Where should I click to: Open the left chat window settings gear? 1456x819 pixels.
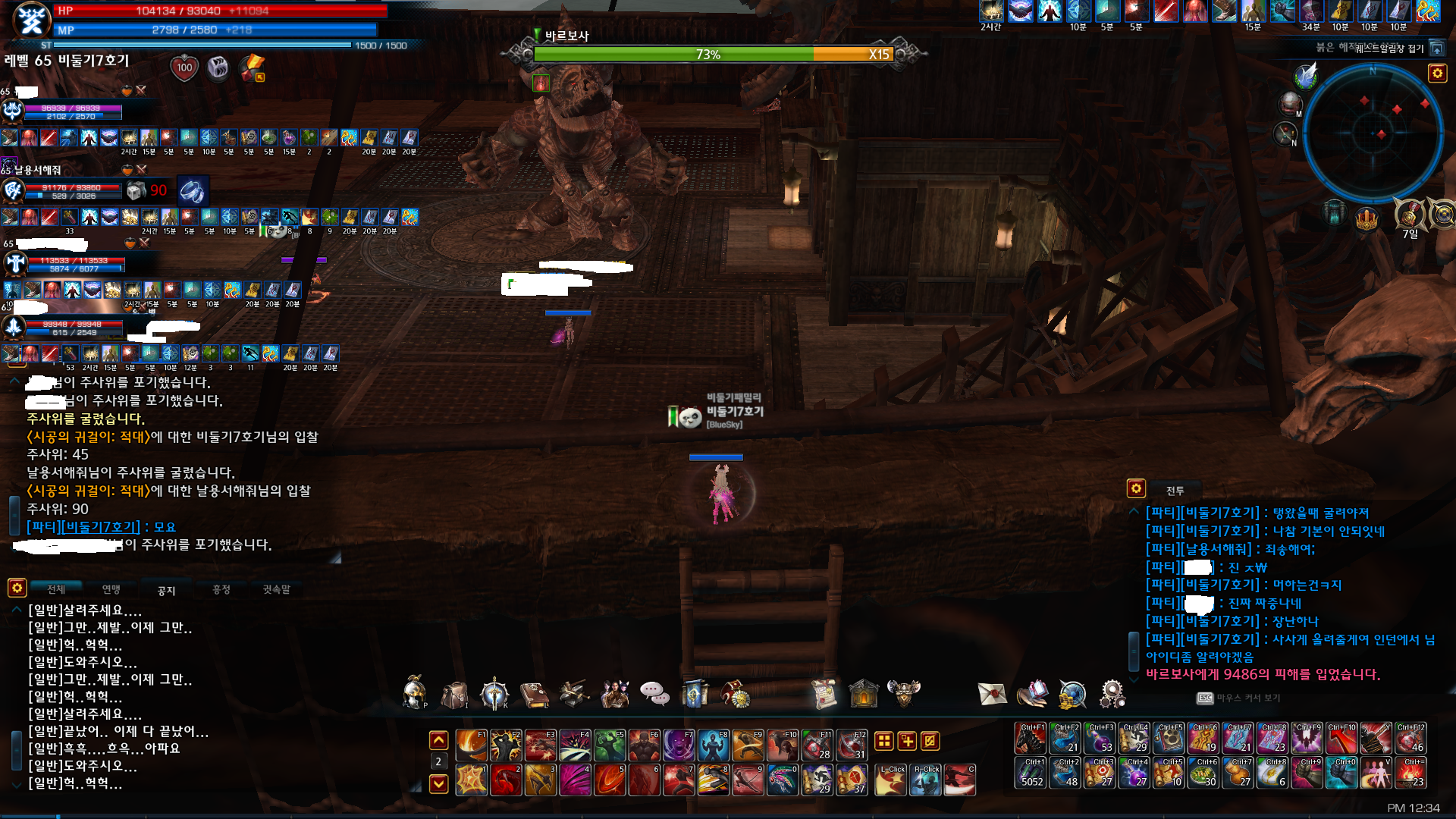(x=17, y=588)
